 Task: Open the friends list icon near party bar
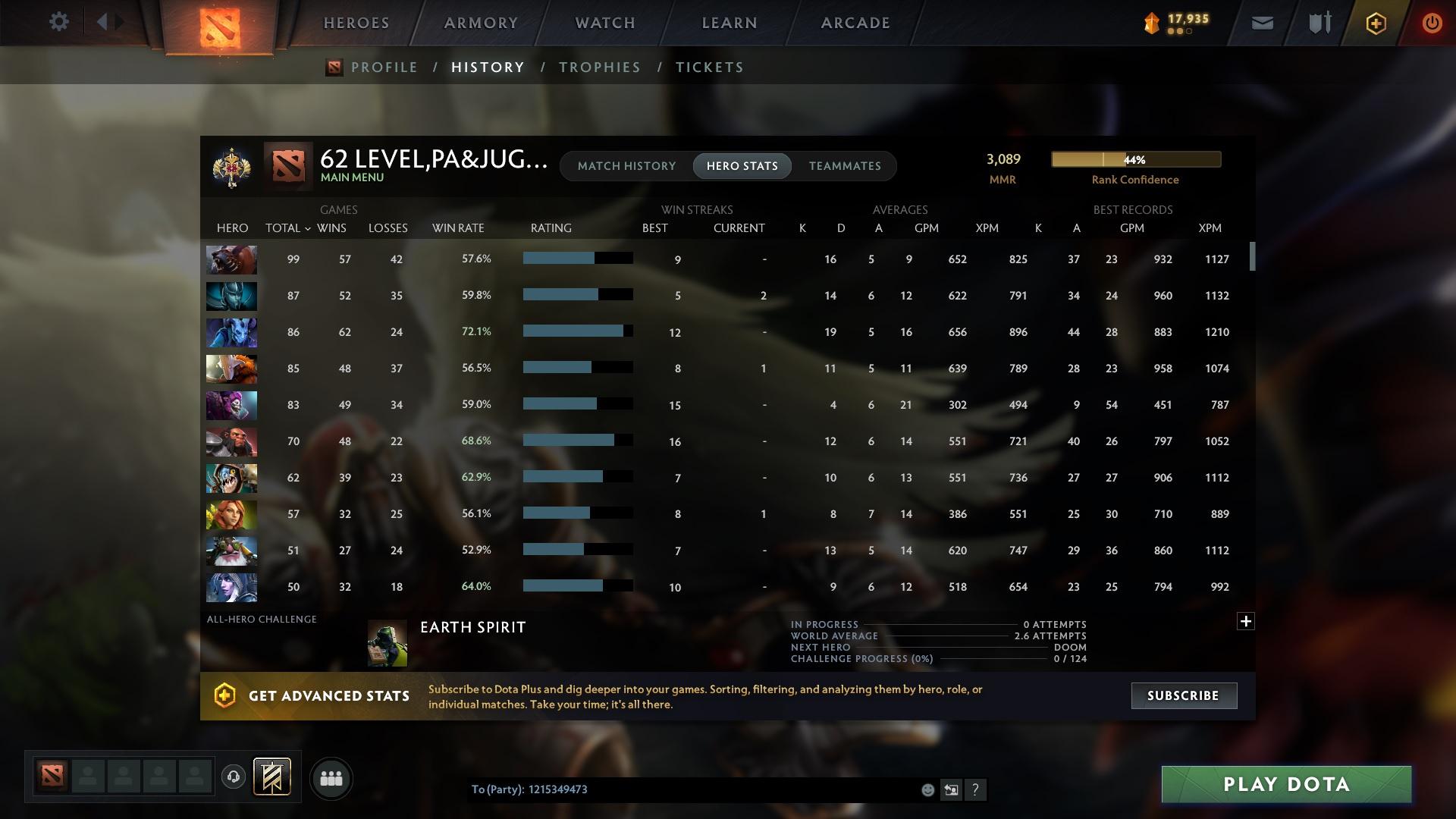pos(331,778)
